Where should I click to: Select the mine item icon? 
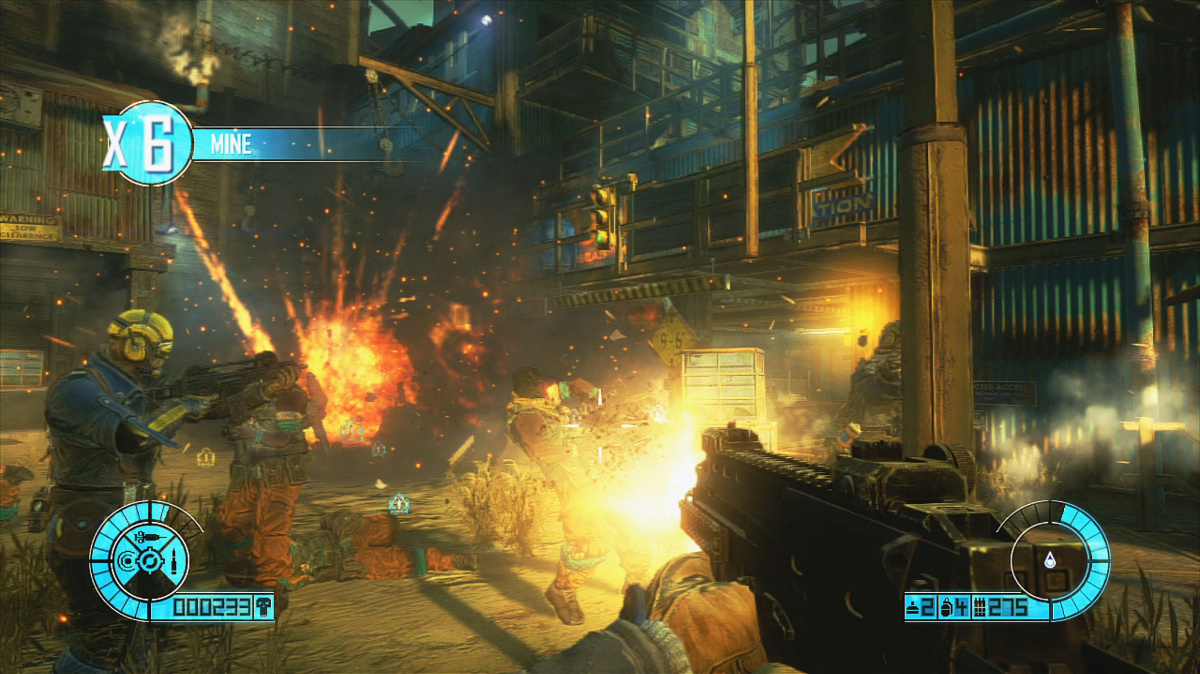(914, 606)
